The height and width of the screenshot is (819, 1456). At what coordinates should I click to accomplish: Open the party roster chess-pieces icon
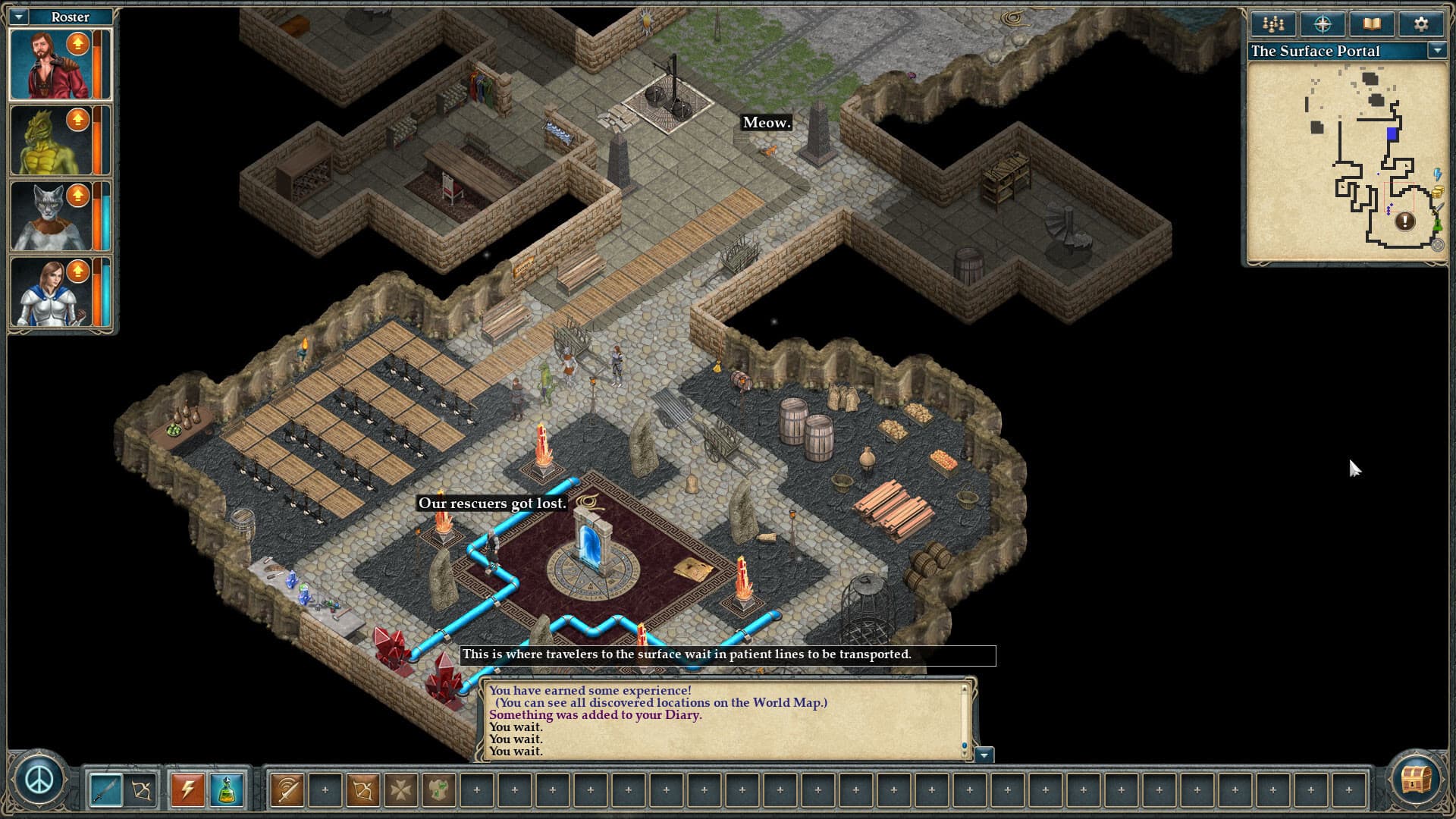pos(1272,24)
